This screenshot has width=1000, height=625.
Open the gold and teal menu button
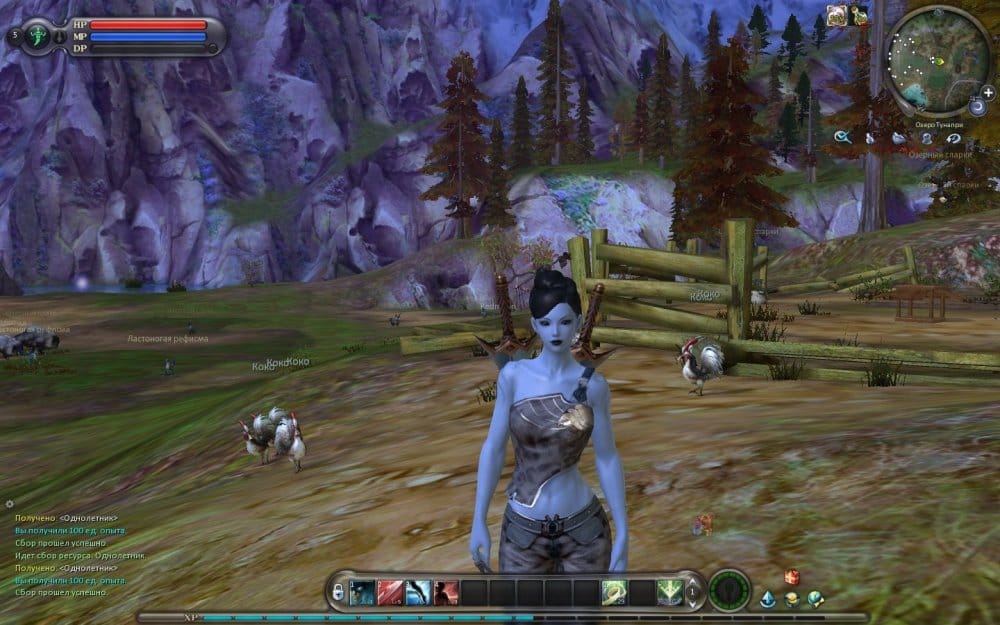[792, 599]
